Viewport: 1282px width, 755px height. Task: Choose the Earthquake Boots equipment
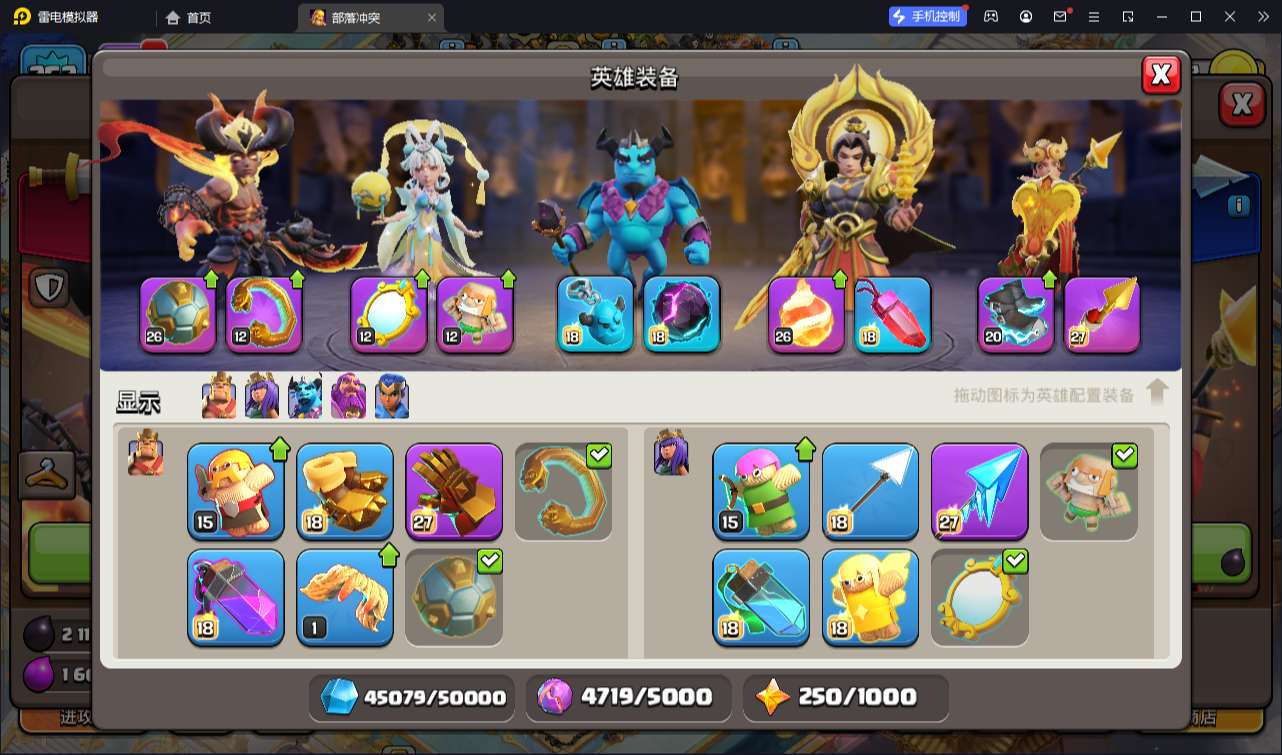click(345, 491)
